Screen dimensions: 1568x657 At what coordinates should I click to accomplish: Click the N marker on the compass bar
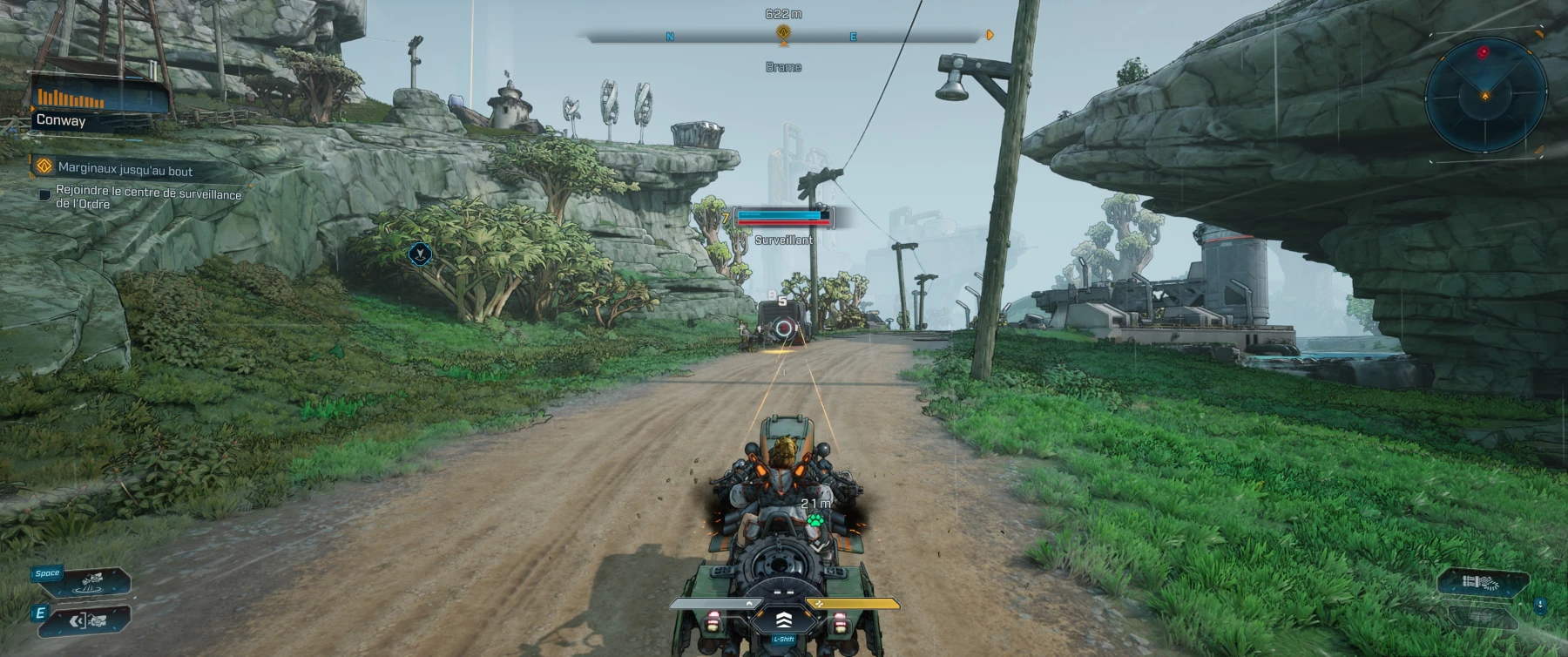669,37
